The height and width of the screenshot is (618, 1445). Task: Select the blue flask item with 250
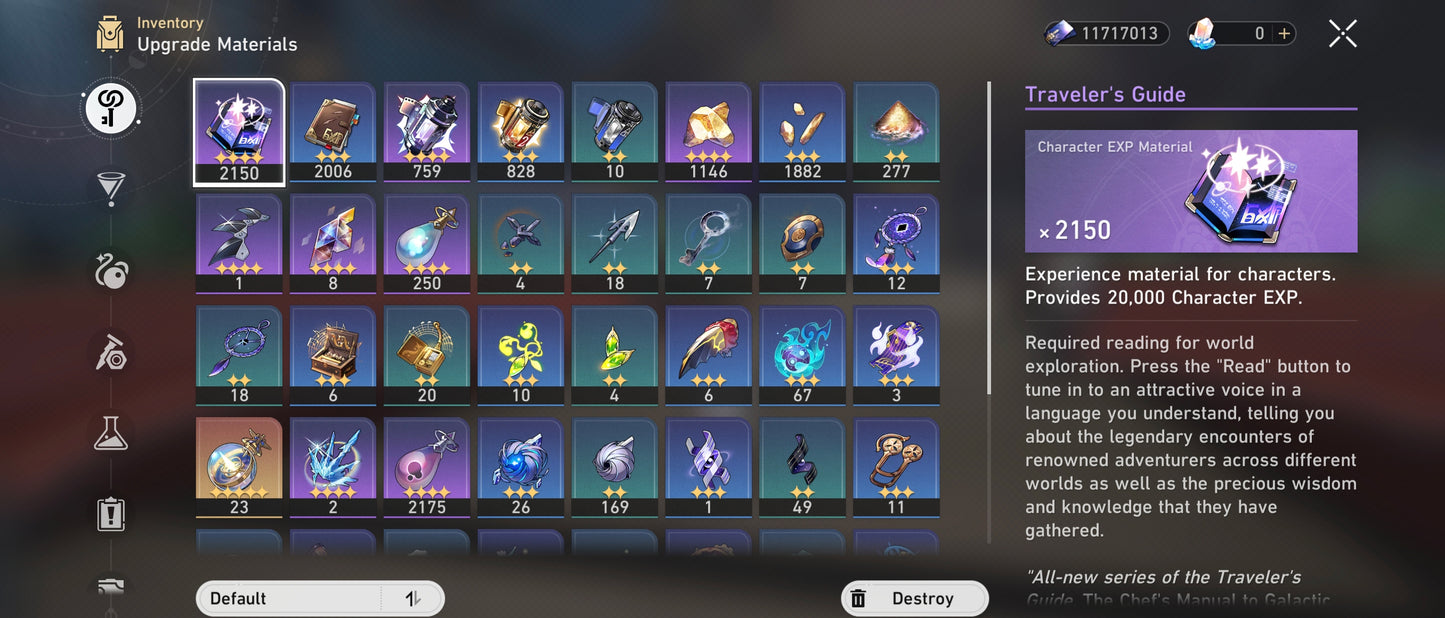pyautogui.click(x=427, y=244)
